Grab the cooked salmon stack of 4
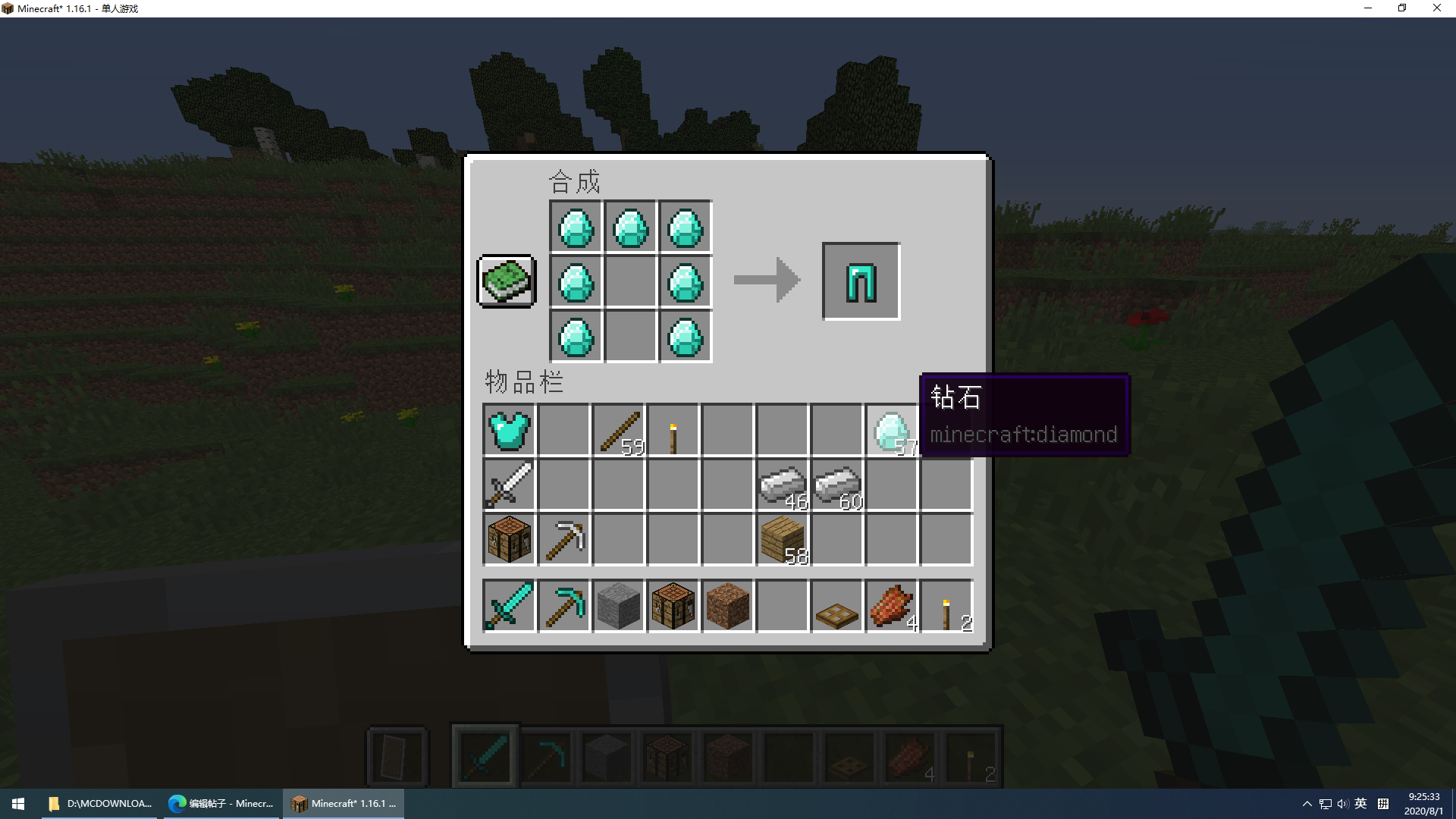 [891, 606]
